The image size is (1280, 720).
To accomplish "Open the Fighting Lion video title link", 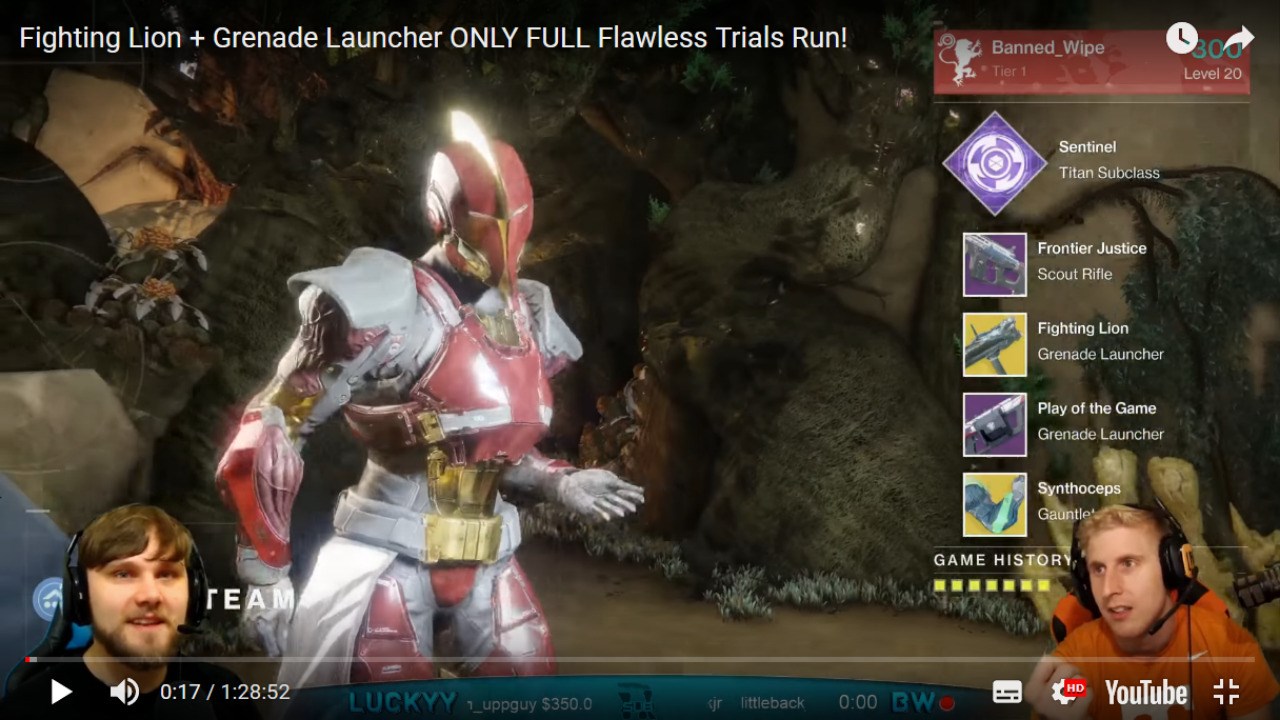I will click(x=430, y=38).
